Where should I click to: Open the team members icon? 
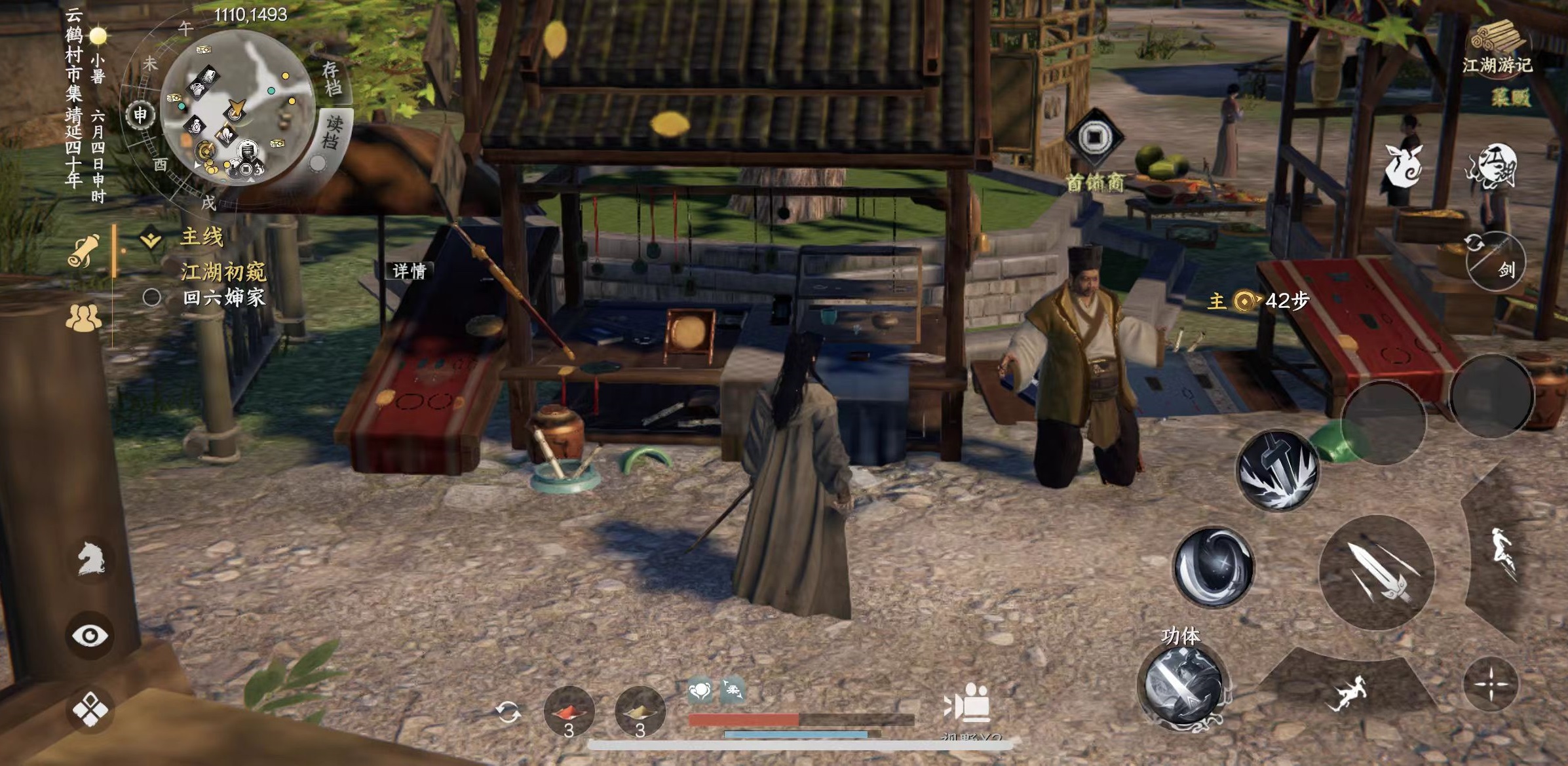click(84, 318)
